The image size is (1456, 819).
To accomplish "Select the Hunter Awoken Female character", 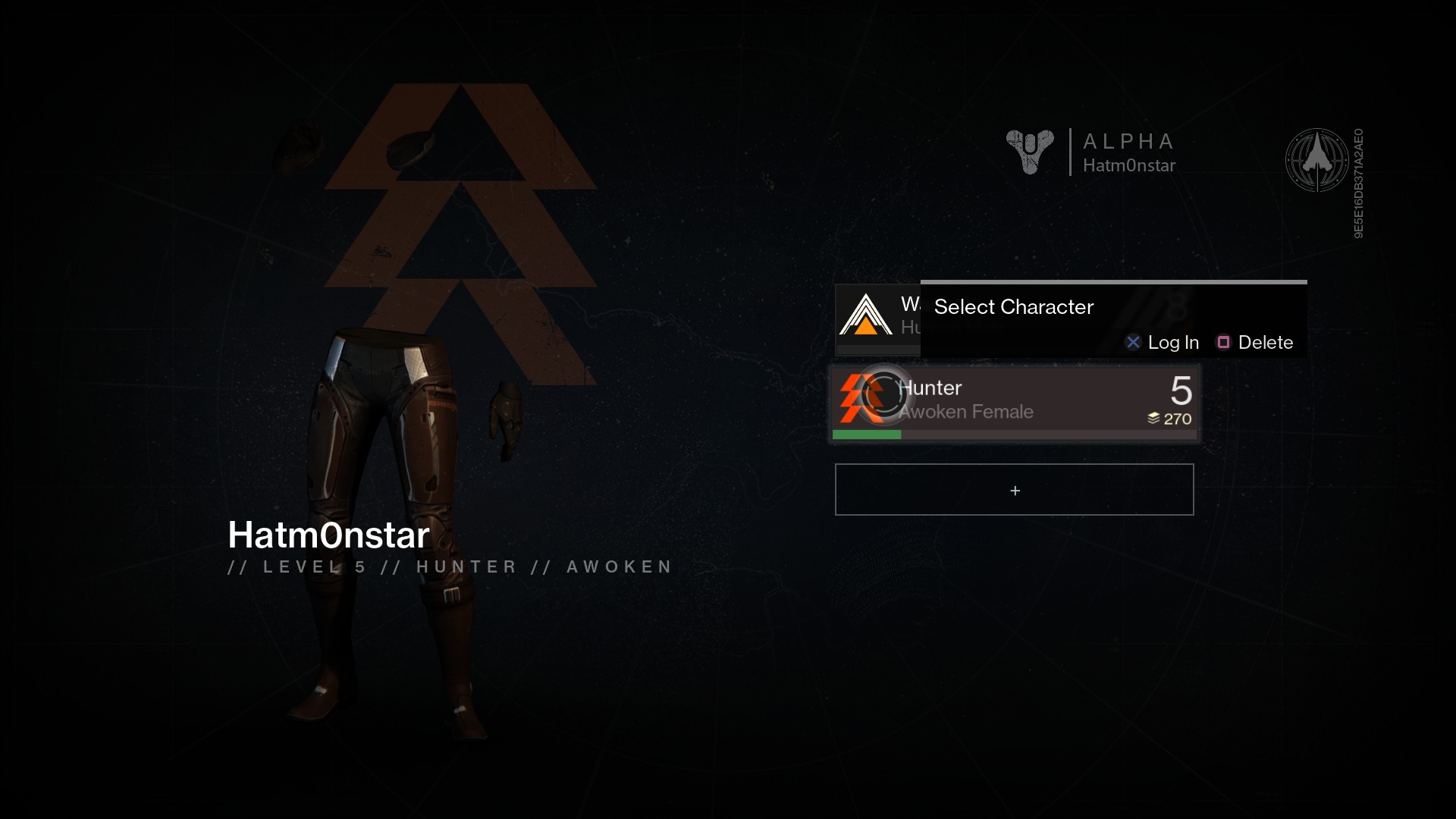I will click(x=1014, y=402).
